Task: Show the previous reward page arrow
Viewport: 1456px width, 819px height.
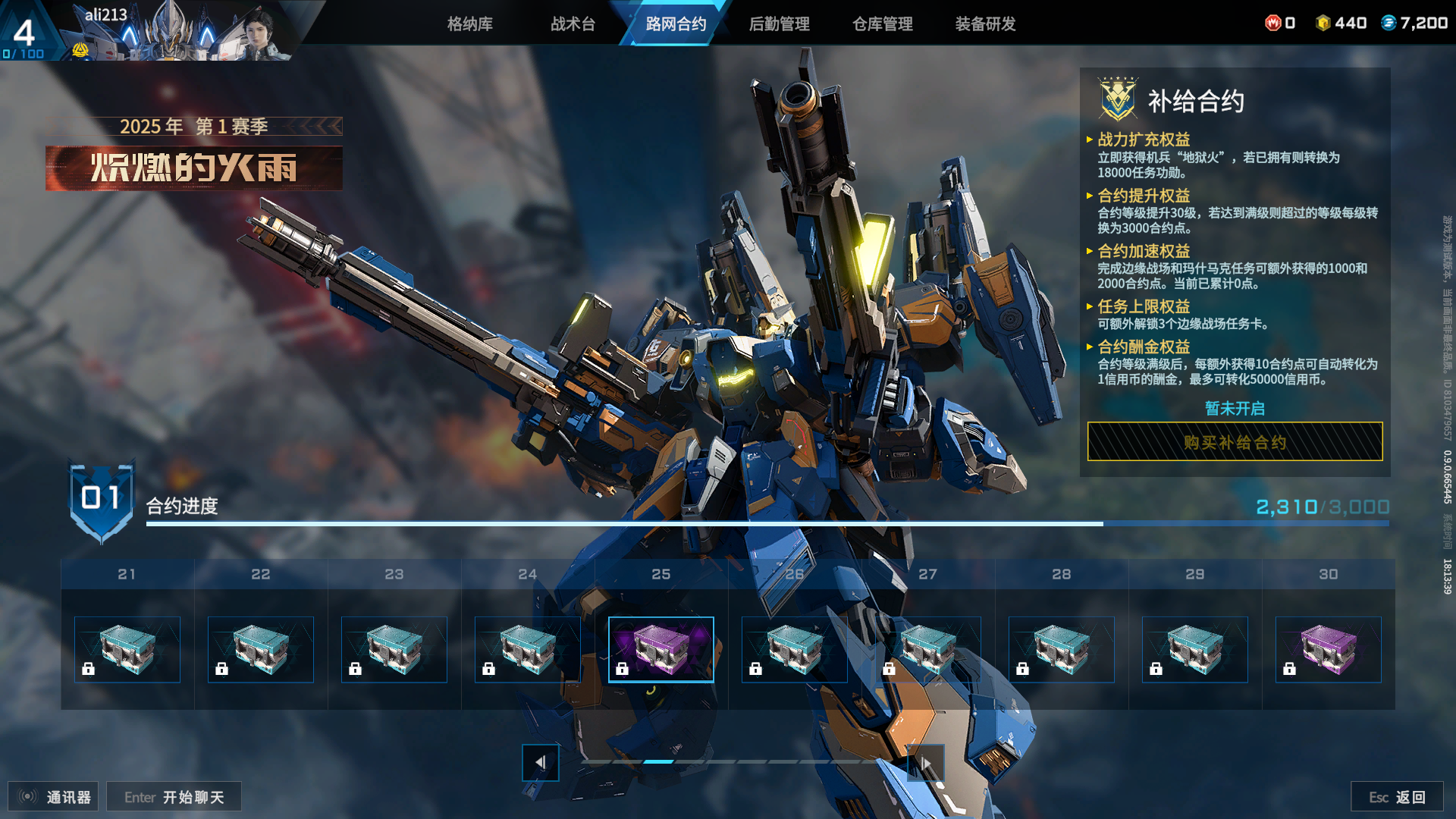Action: coord(540,762)
